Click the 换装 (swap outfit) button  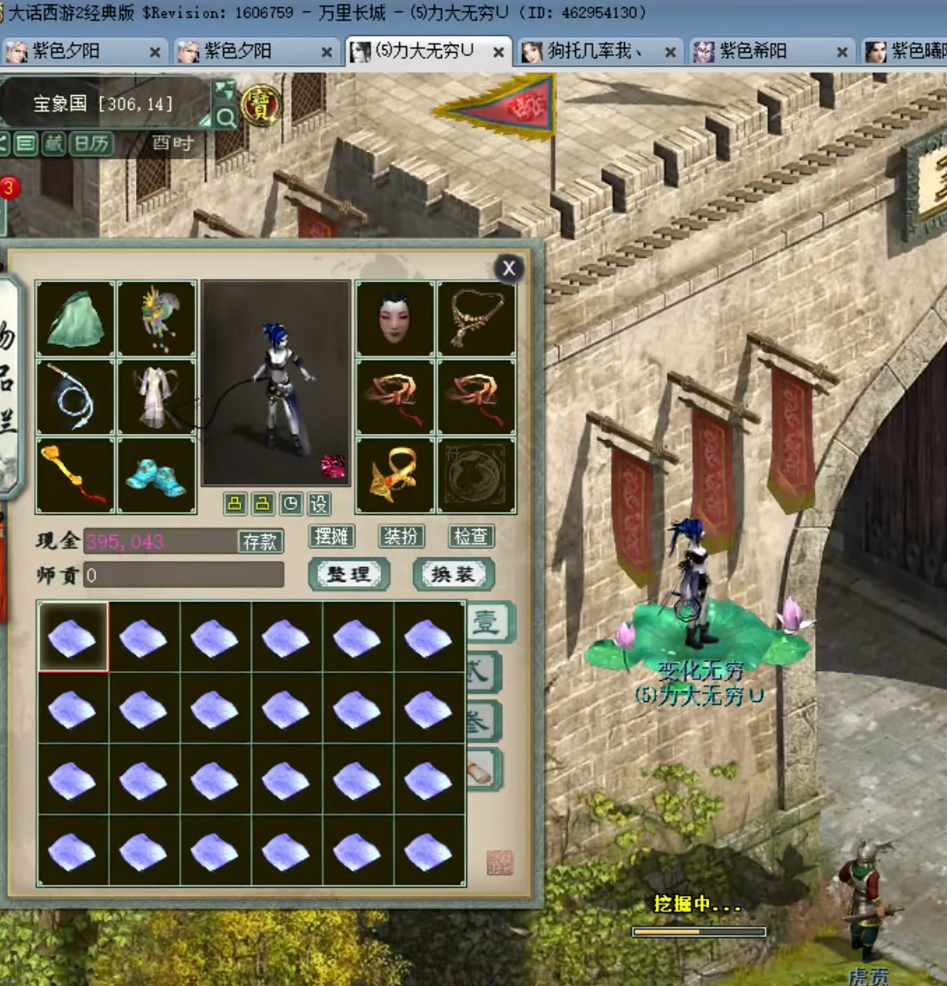453,574
